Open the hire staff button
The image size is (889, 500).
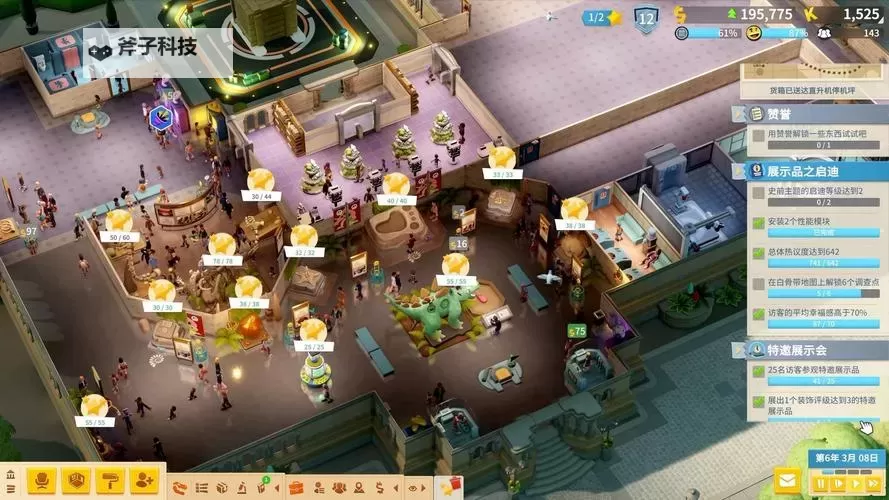click(144, 482)
